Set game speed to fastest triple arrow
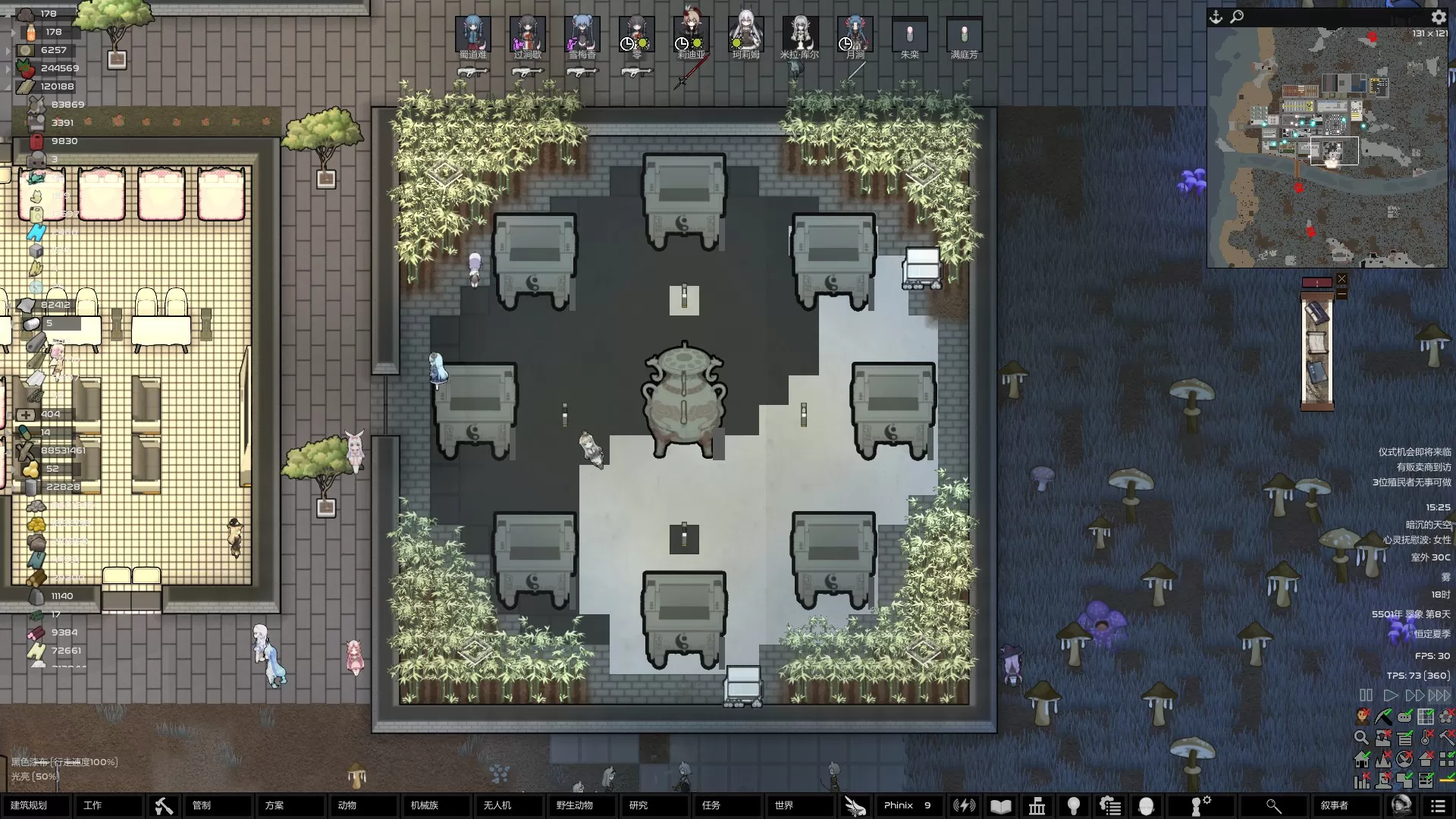The height and width of the screenshot is (819, 1456). [1439, 695]
